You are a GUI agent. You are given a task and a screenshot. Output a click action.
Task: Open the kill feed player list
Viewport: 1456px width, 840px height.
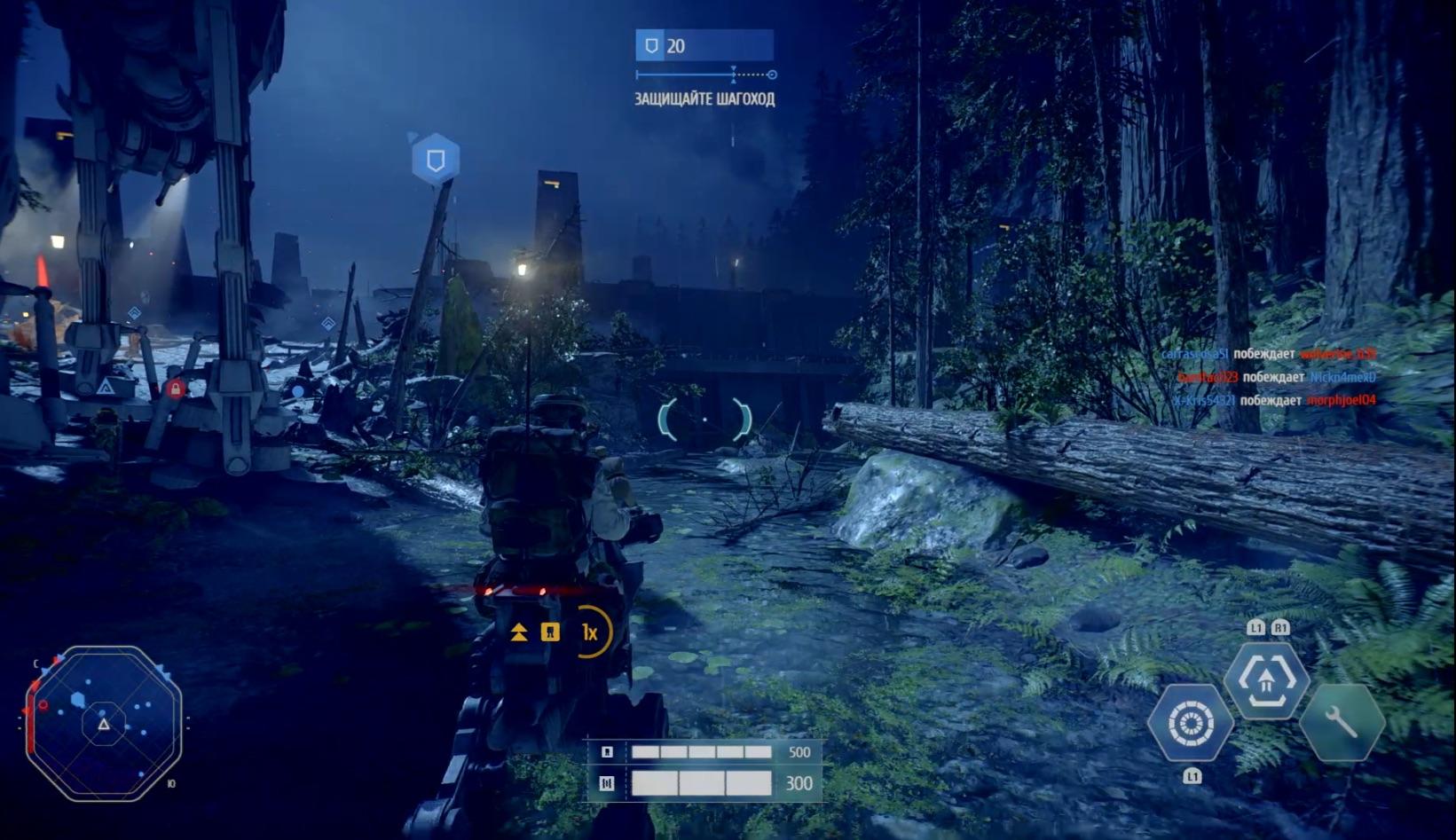tap(1269, 377)
